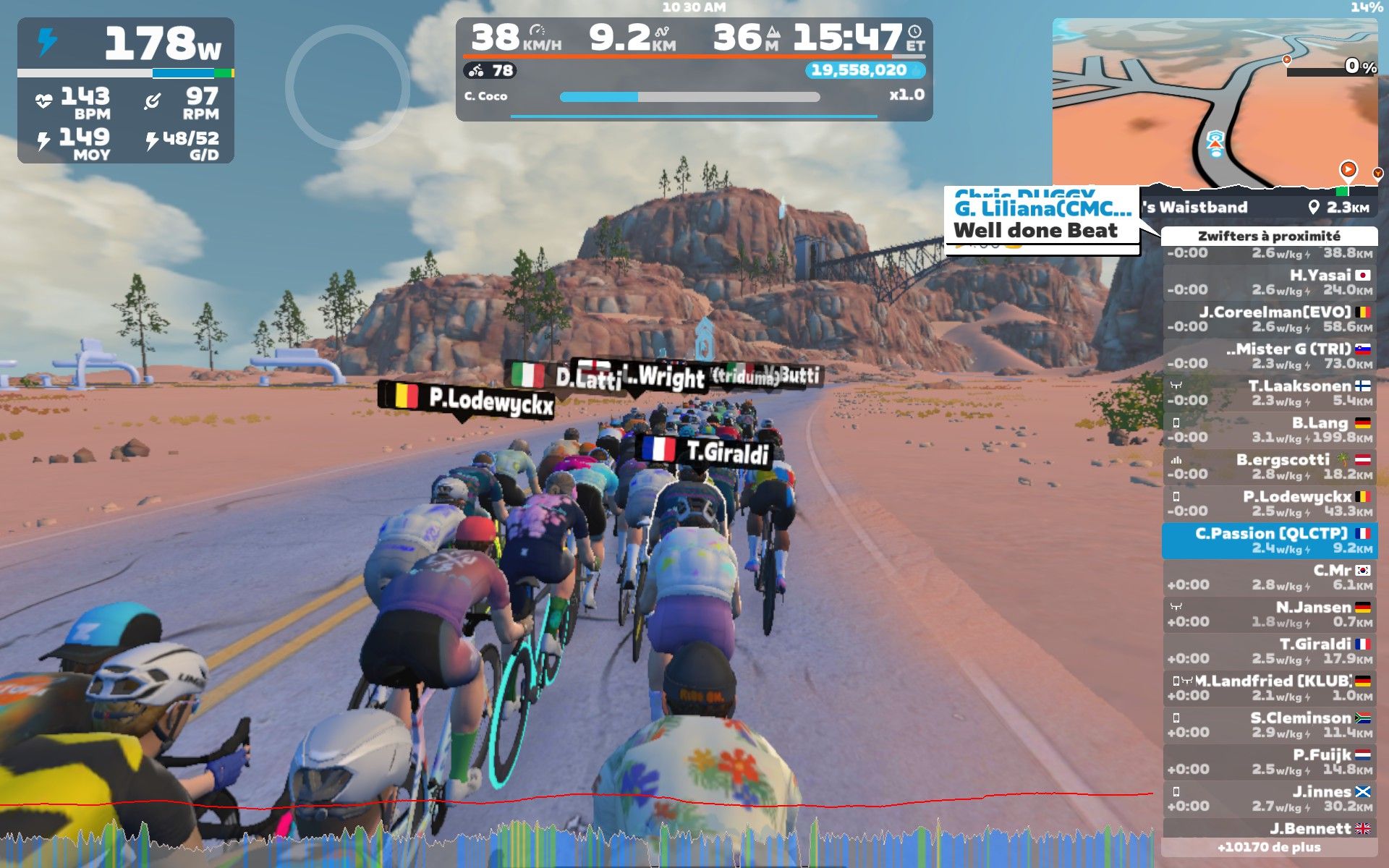Viewport: 1389px width, 868px height.
Task: Select the P.Fuijk rider row
Action: (1269, 762)
